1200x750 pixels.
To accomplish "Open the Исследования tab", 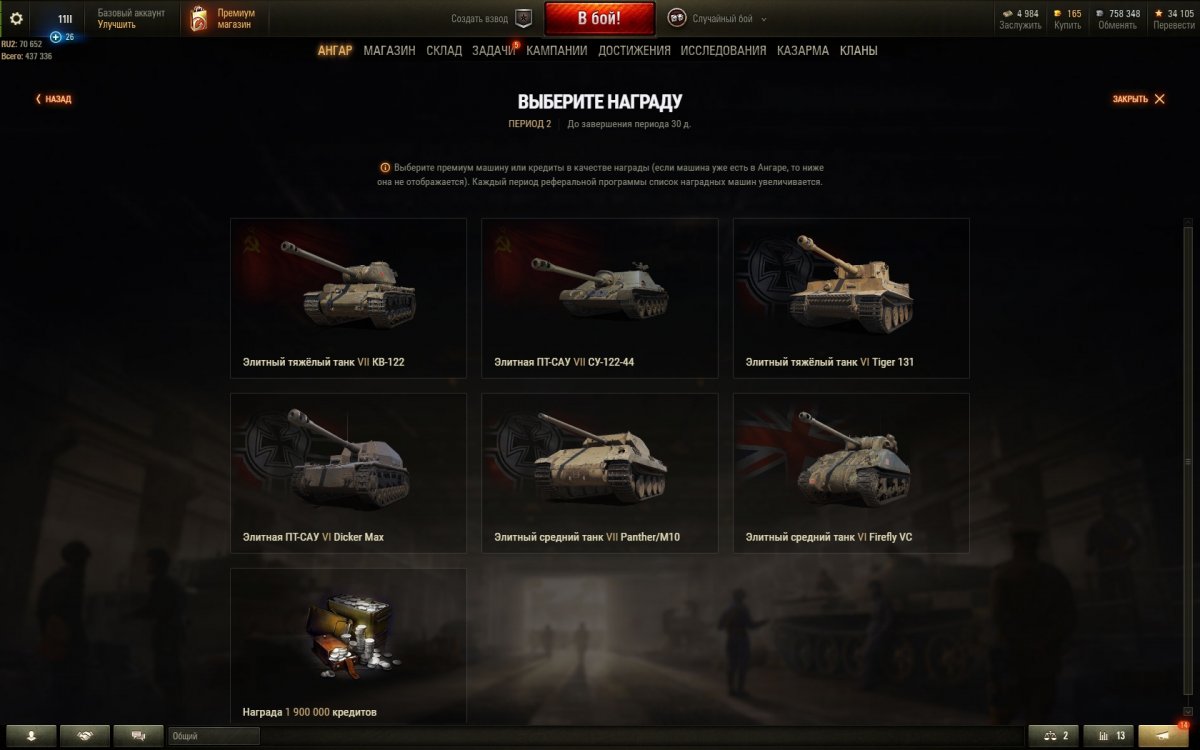I will click(723, 51).
